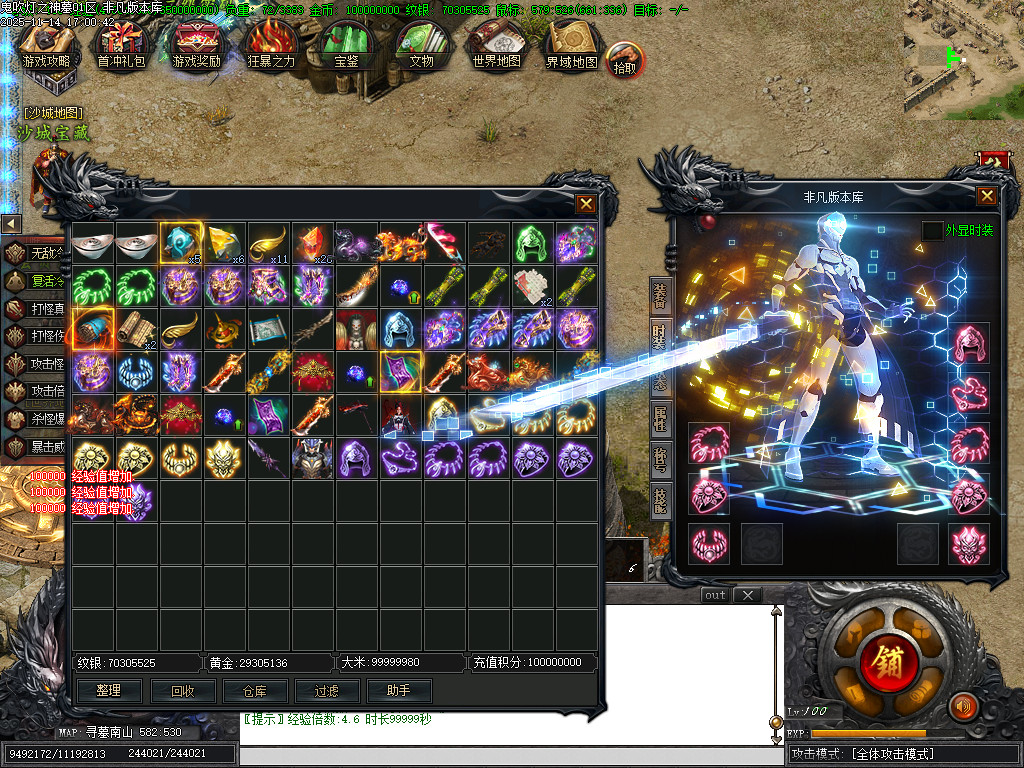
Task: Close the inventory bag window
Action: coord(586,204)
